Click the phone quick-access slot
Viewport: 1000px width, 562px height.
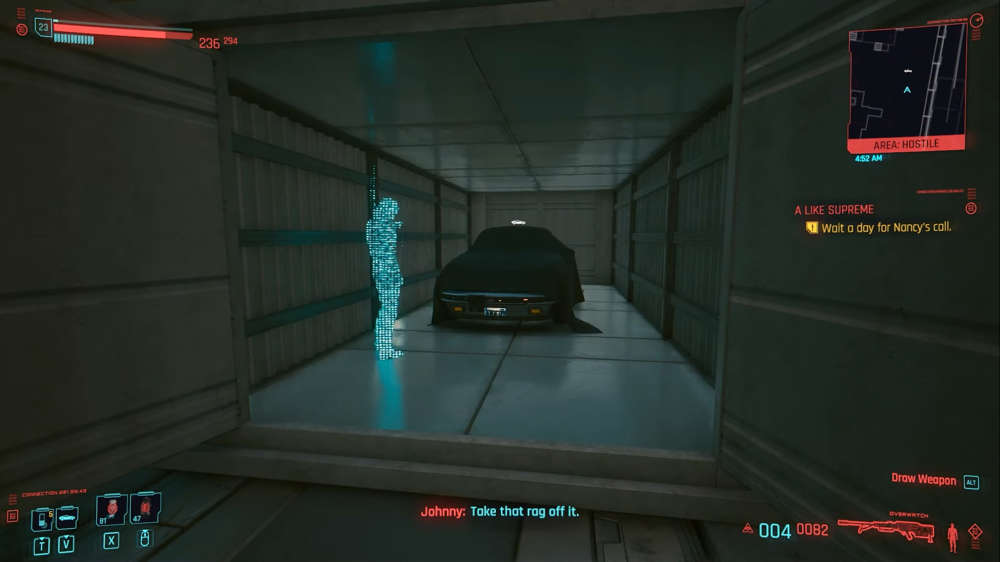pyautogui.click(x=41, y=519)
